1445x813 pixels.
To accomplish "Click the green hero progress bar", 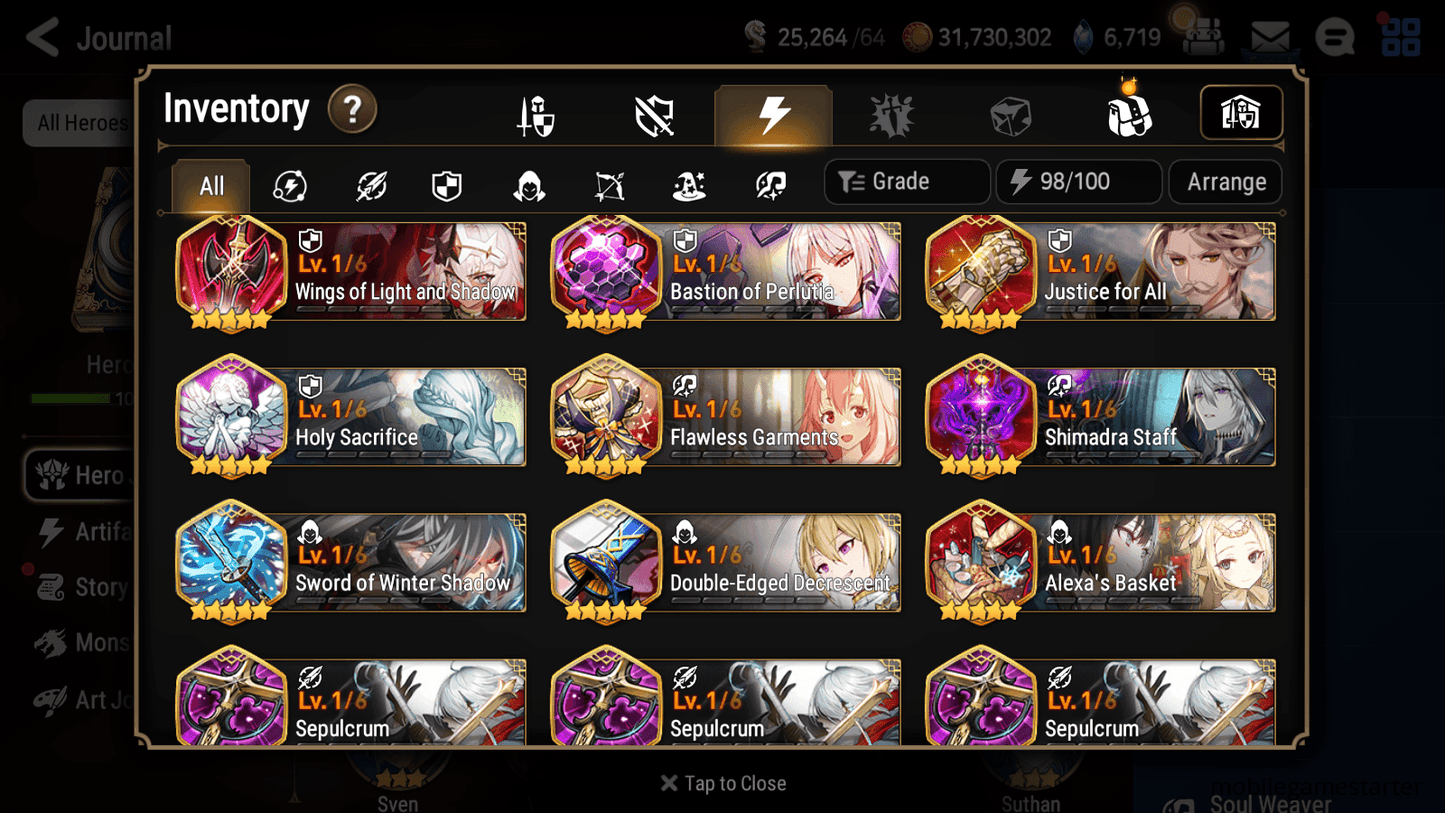I will 70,398.
